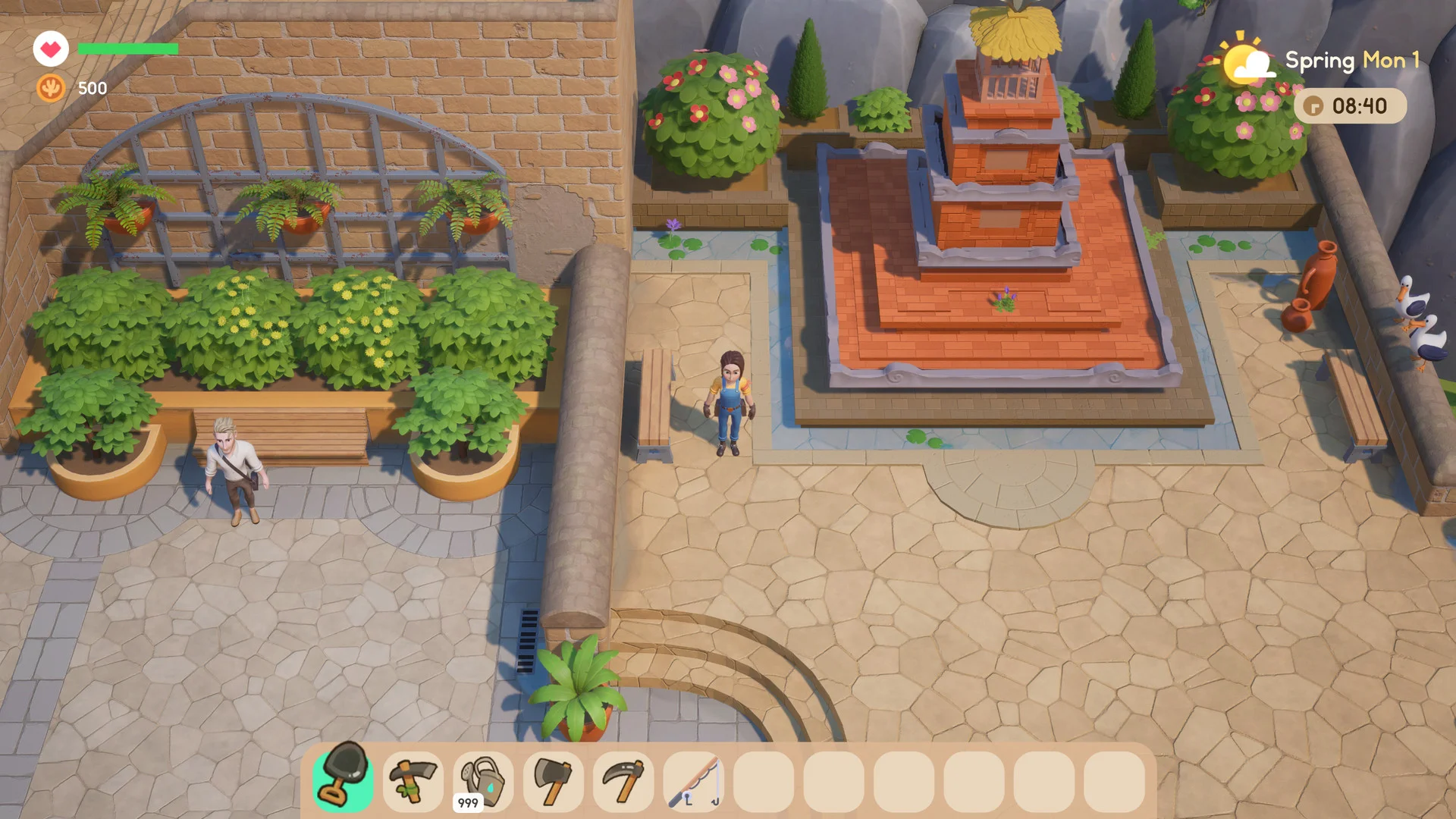
Task: Select the axe hotbar slot
Action: (x=553, y=781)
